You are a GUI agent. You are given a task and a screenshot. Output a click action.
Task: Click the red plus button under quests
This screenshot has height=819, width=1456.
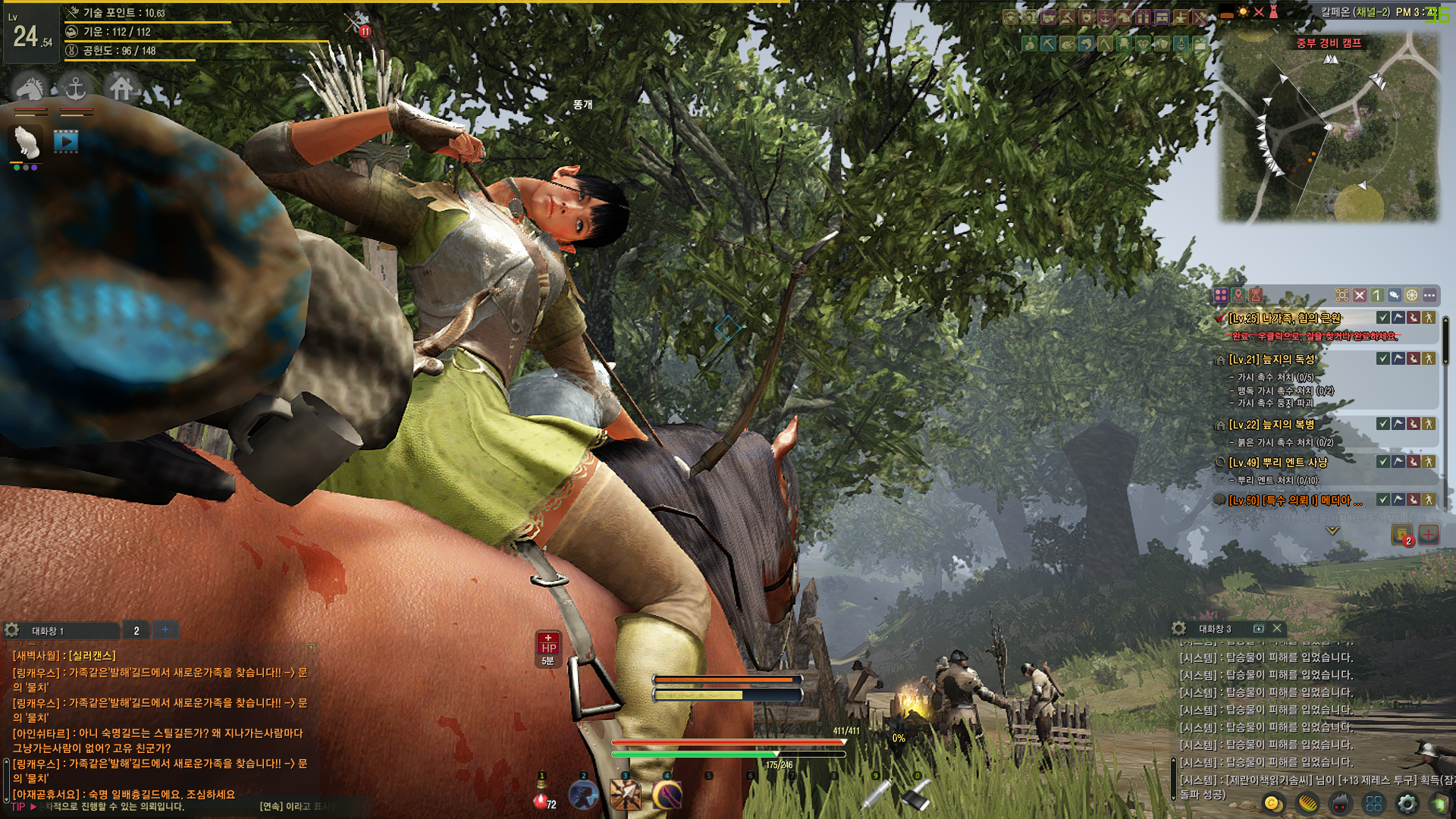(1429, 535)
